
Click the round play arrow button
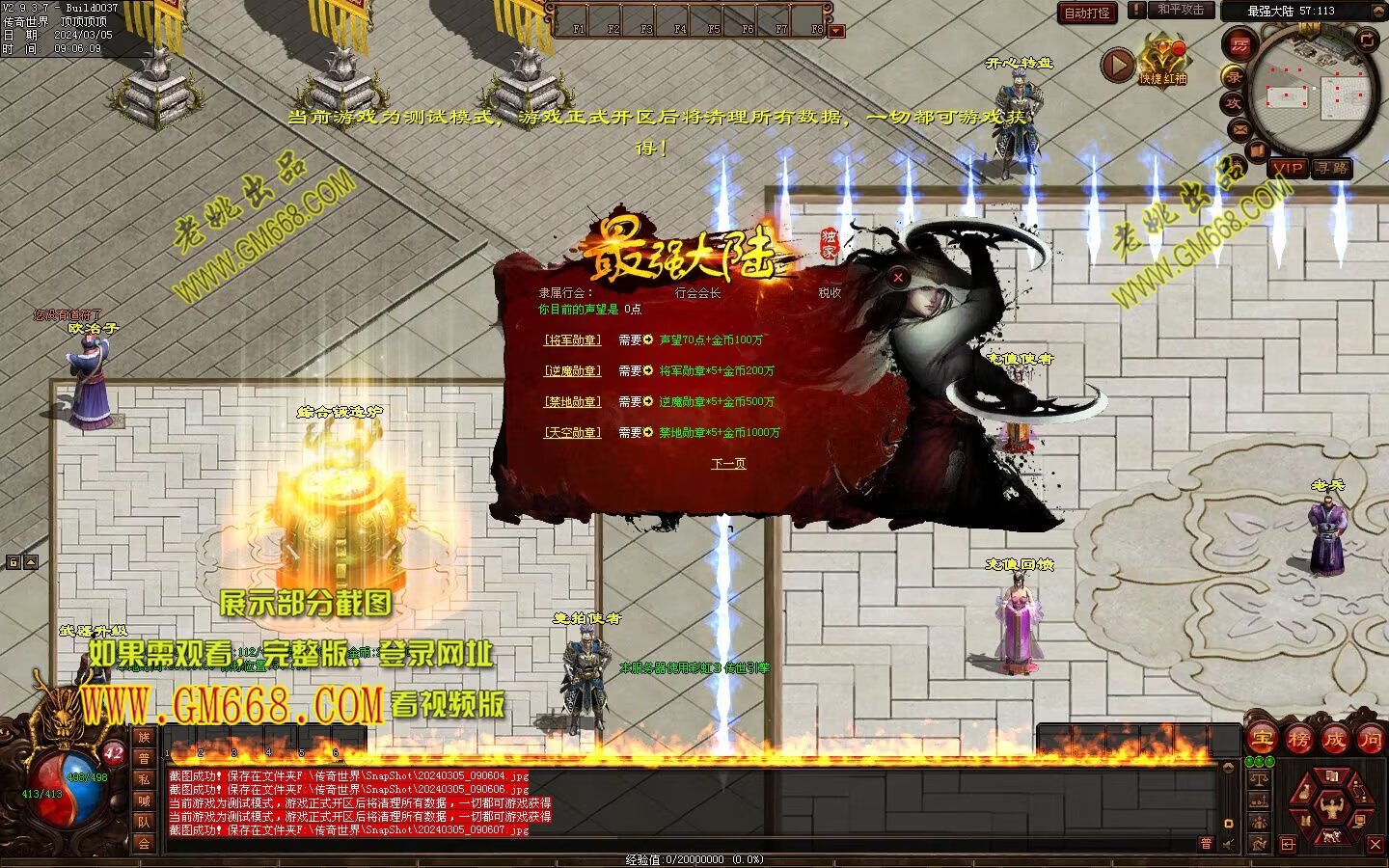coord(1118,65)
